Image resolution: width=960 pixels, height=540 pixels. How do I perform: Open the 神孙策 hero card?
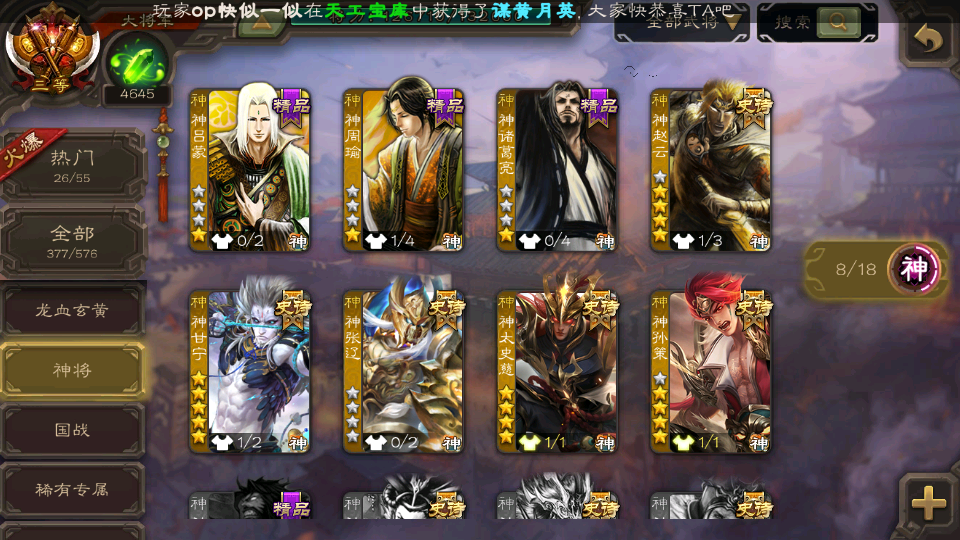[x=711, y=370]
